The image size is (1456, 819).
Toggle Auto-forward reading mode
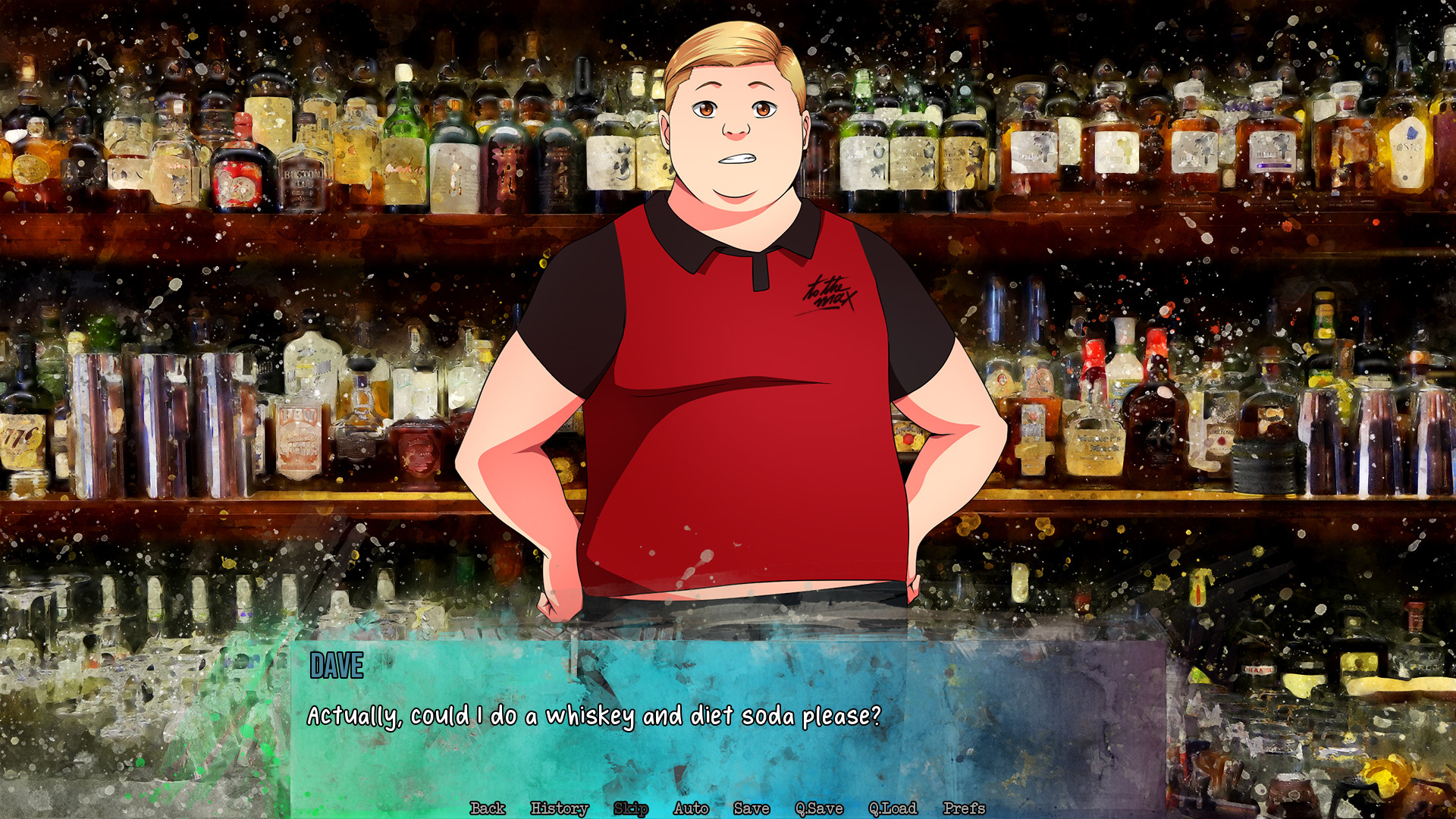tap(690, 809)
